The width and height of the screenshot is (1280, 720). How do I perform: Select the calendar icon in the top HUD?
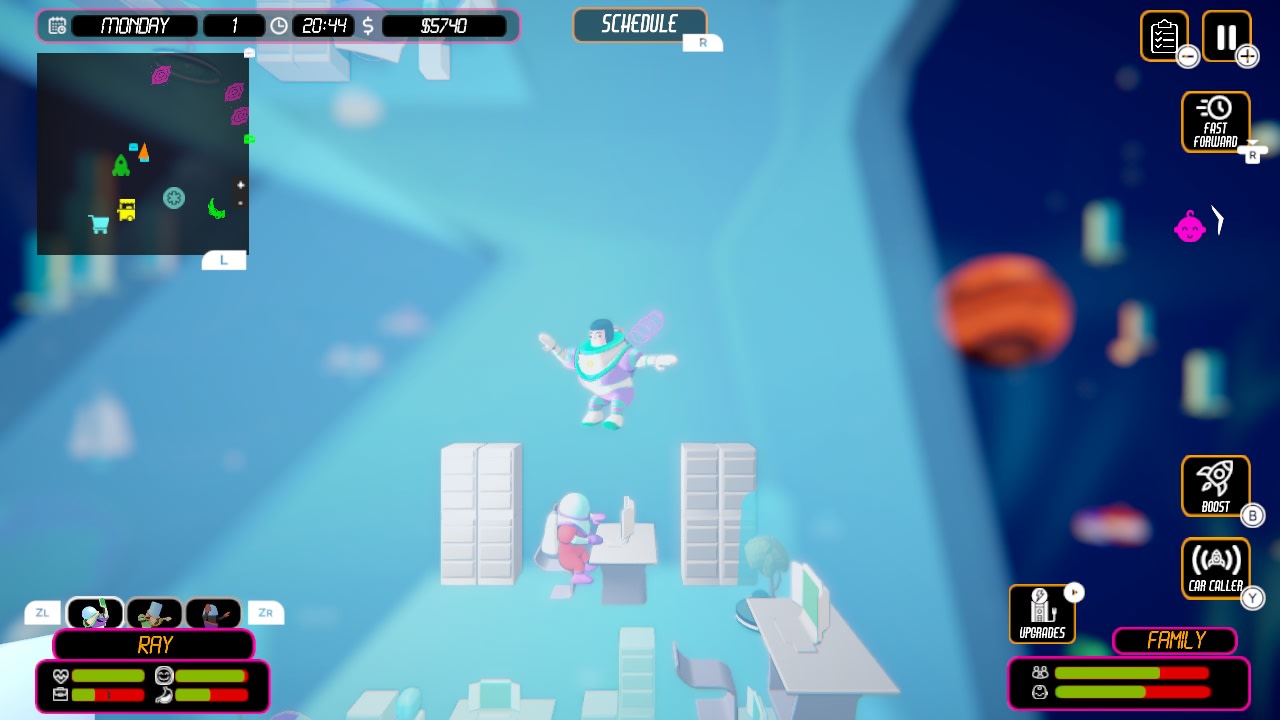tap(56, 25)
